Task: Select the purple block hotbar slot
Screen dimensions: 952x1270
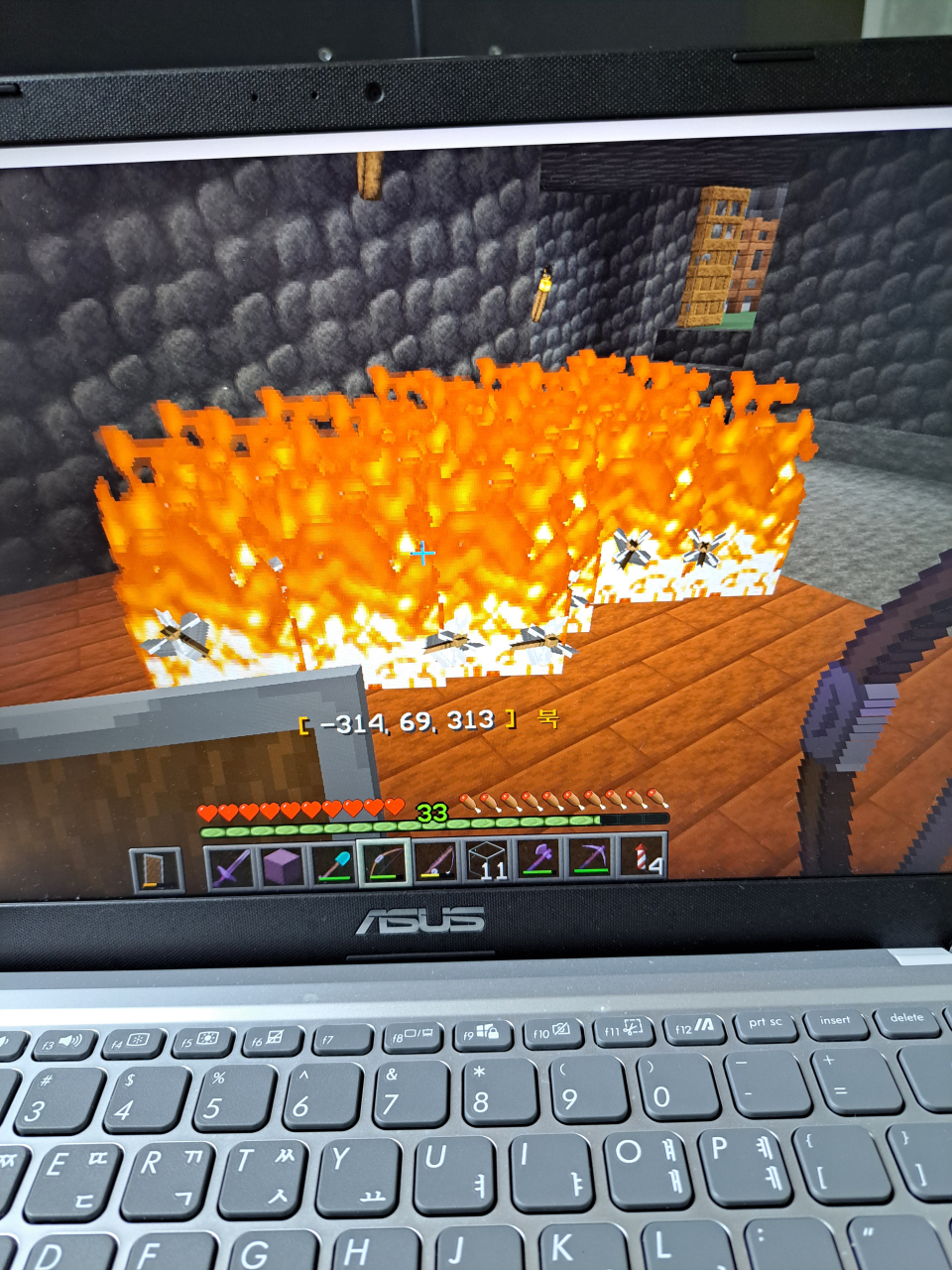Action: click(x=282, y=866)
